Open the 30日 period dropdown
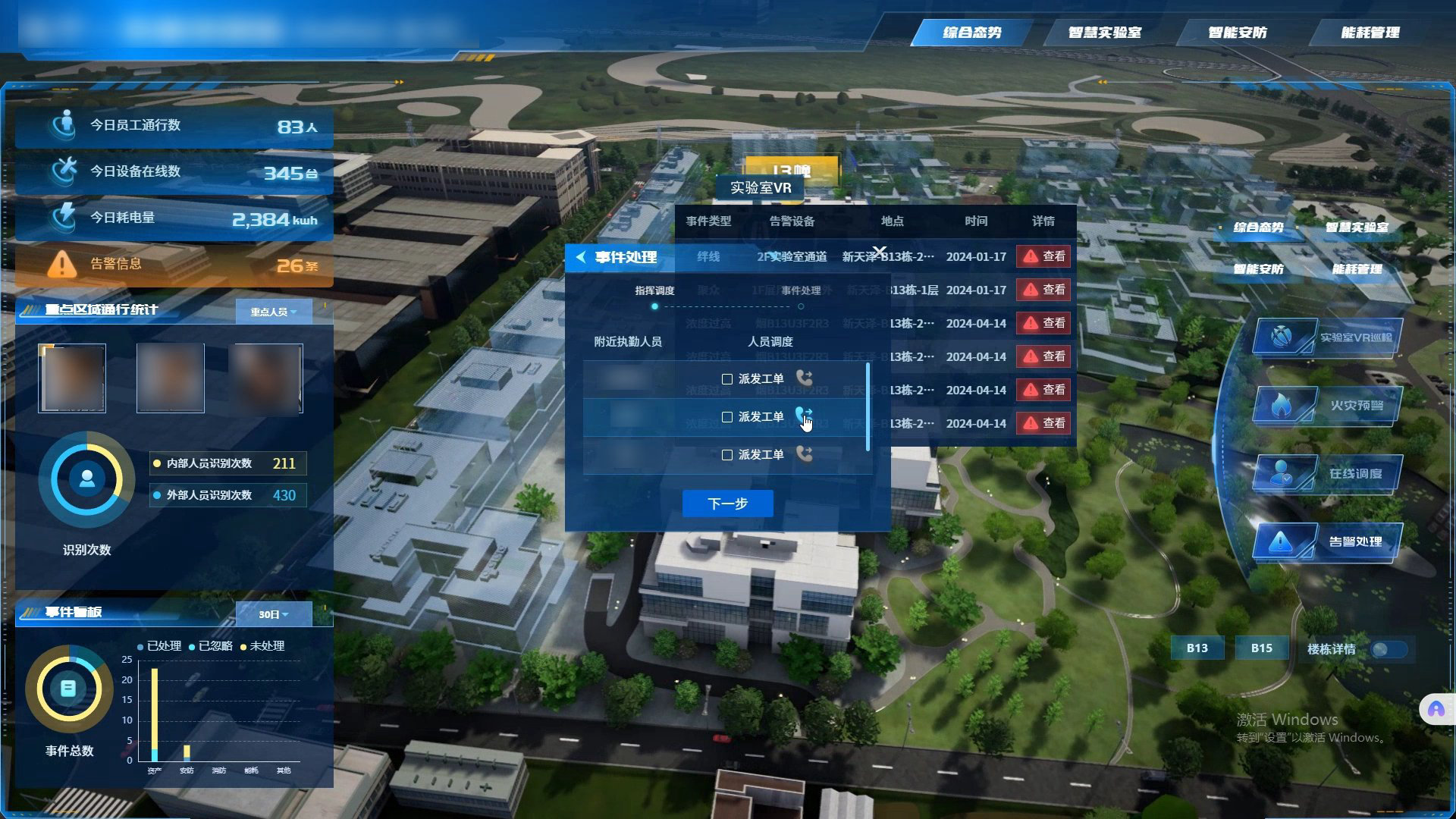The height and width of the screenshot is (819, 1456). tap(273, 614)
